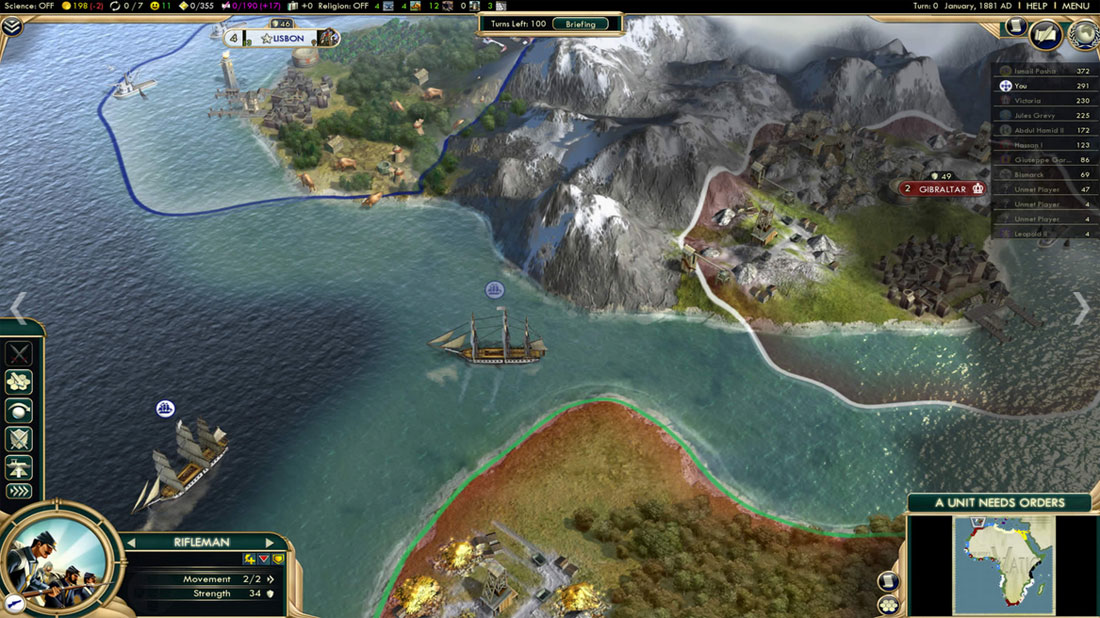Expand more unit actions with chevron arrows
Viewport: 1100px width, 618px height.
(19, 490)
